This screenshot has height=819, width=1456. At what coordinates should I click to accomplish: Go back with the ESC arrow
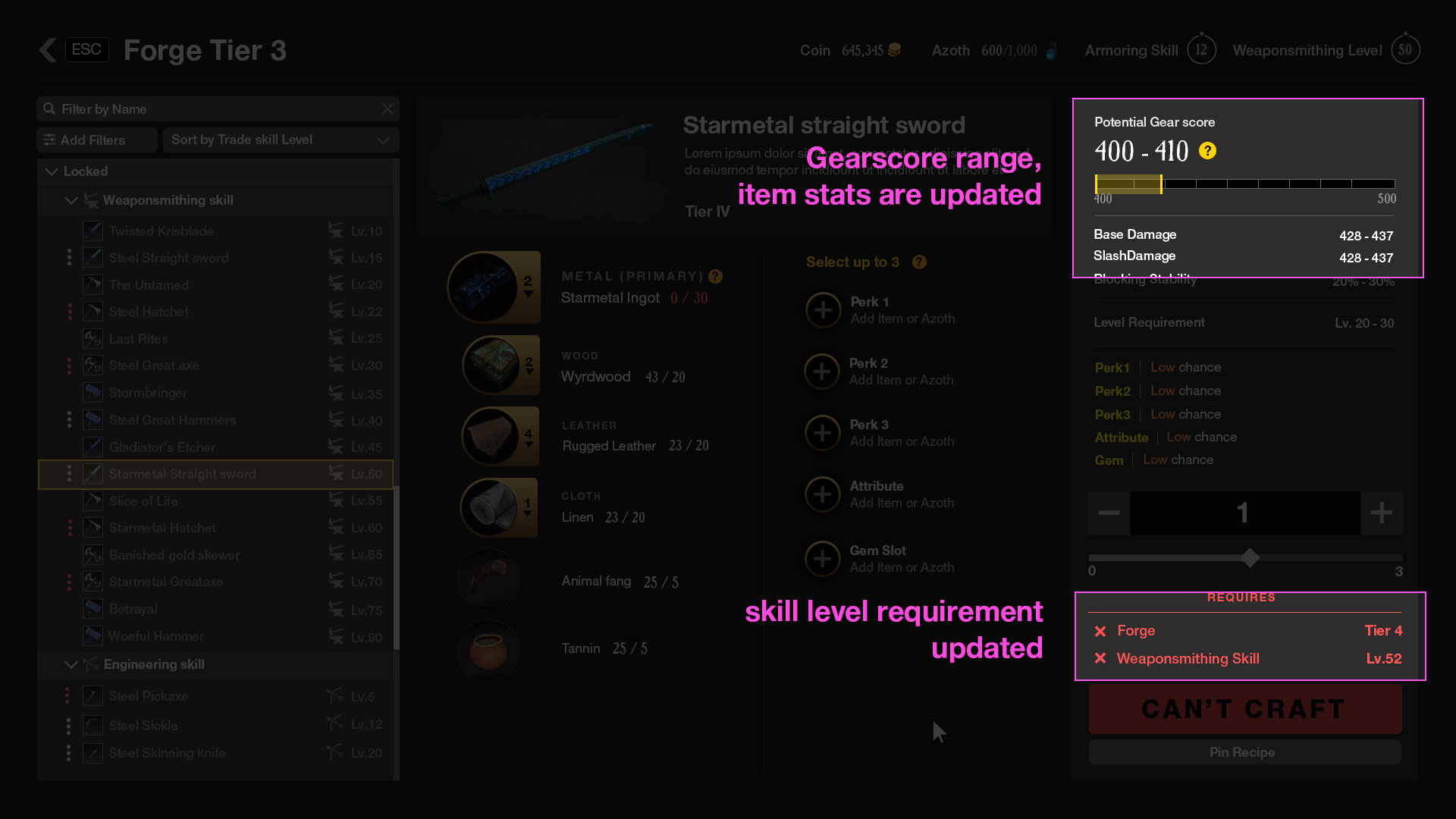pos(49,50)
